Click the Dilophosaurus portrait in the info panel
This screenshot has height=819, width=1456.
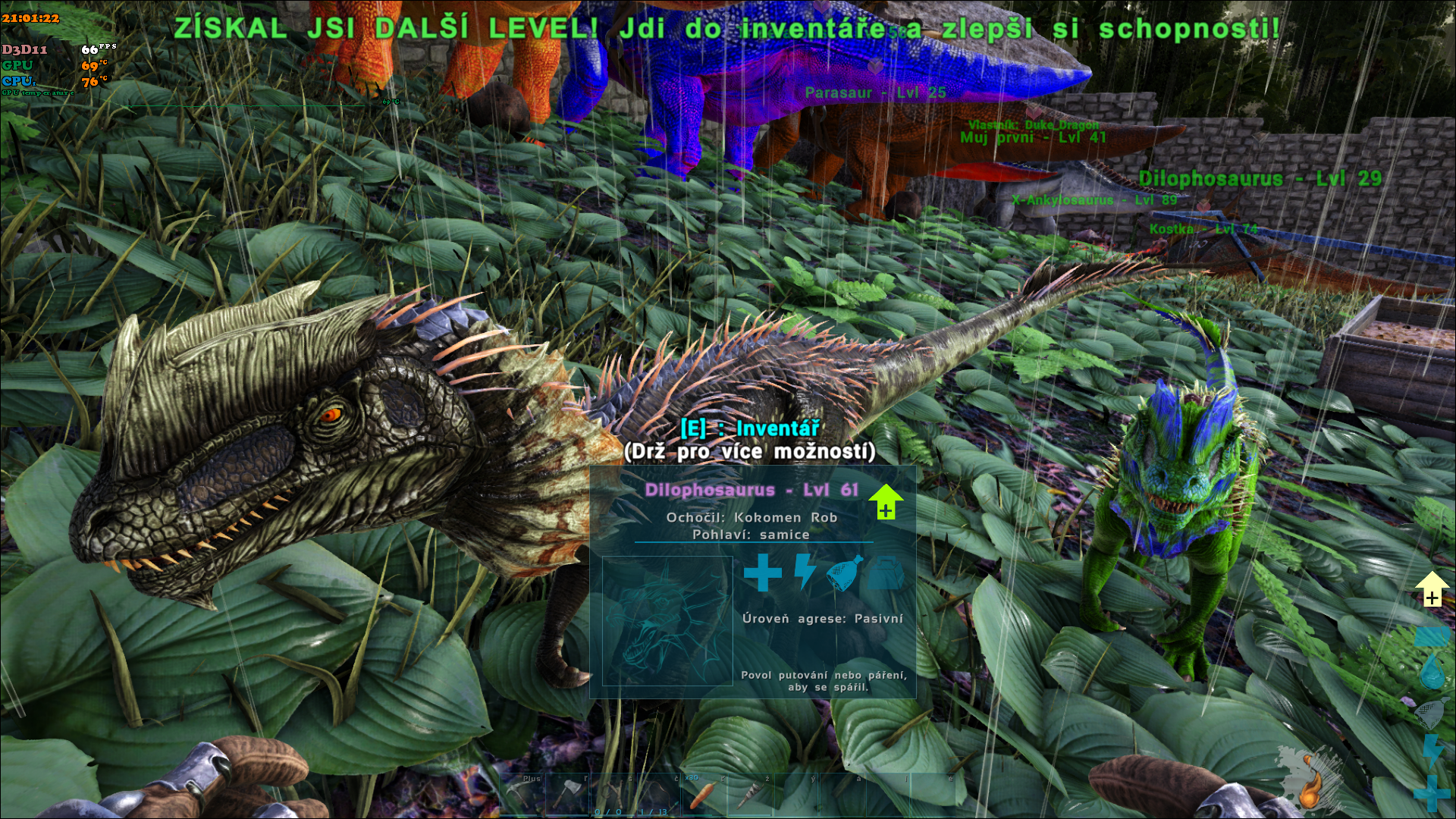point(667,621)
